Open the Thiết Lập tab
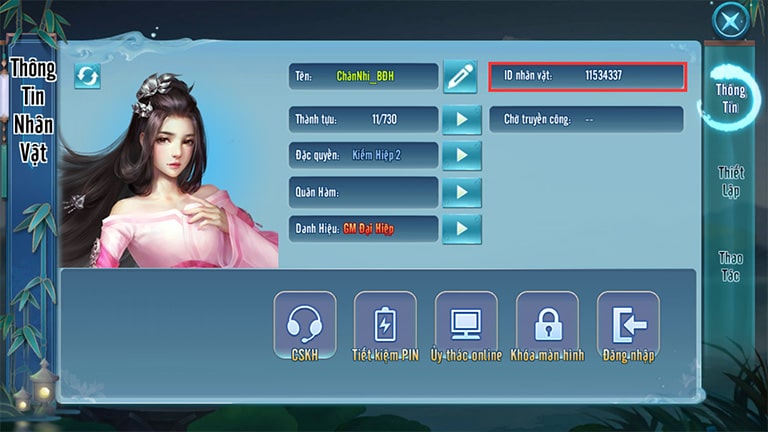This screenshot has height=432, width=768. point(731,181)
